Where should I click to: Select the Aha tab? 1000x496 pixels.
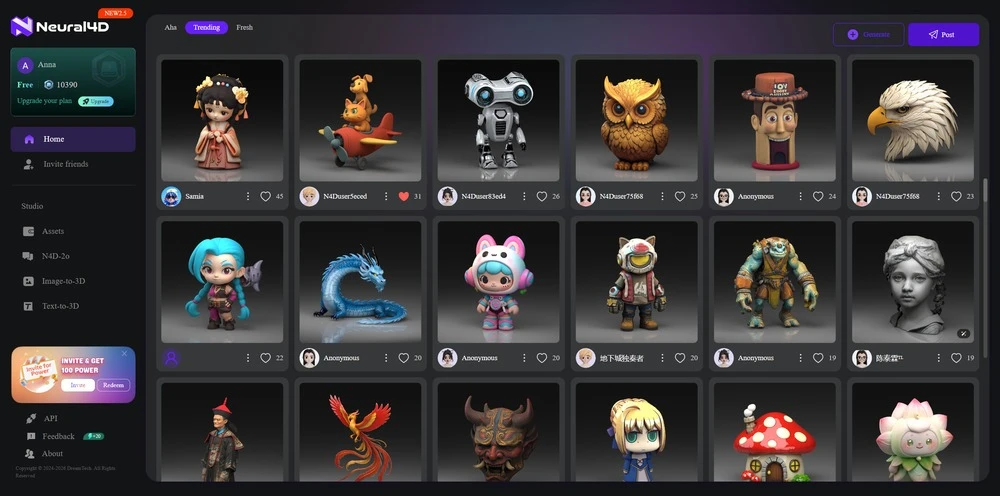pos(170,28)
